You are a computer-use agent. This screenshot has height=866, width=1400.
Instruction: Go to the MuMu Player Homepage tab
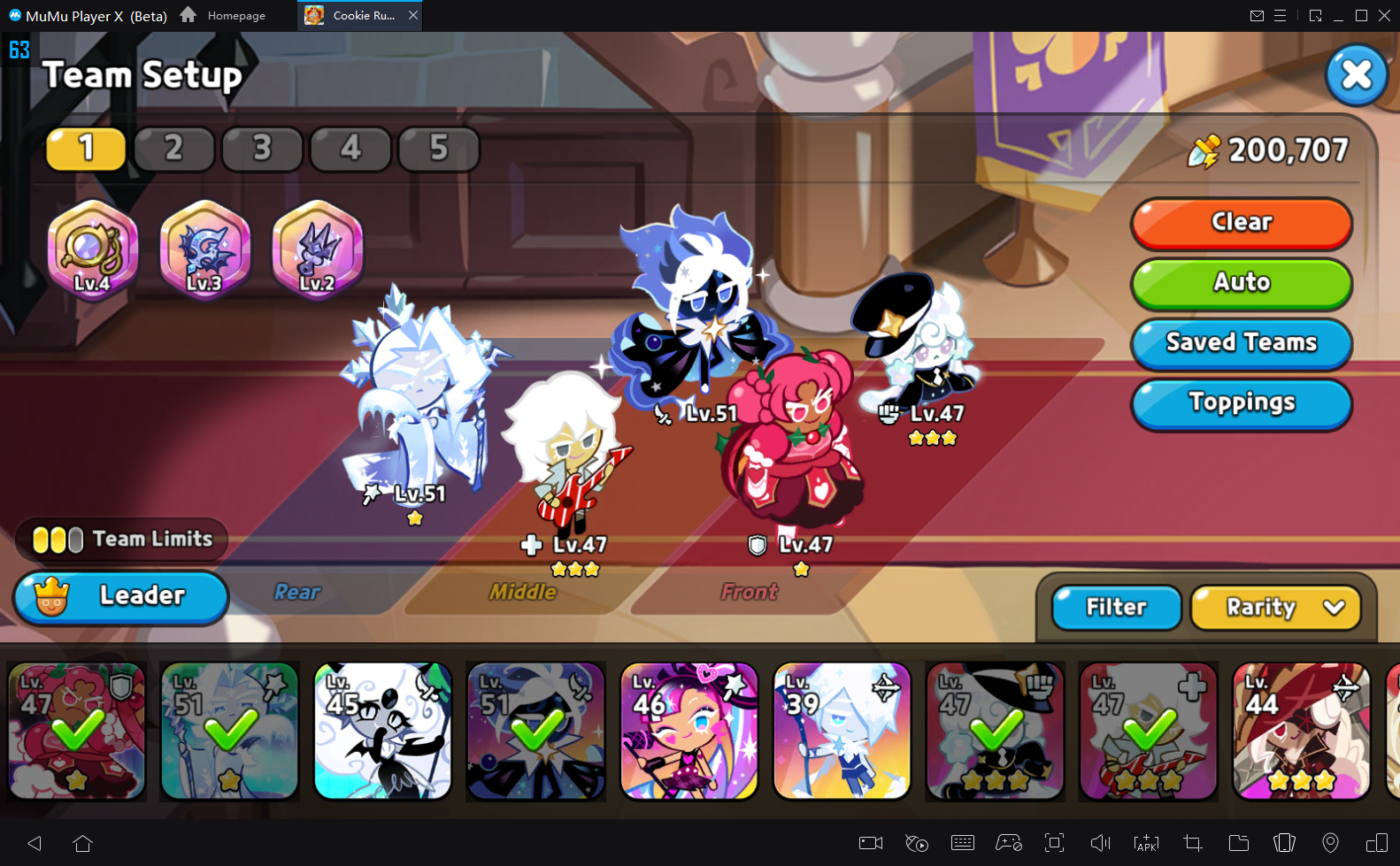point(224,16)
